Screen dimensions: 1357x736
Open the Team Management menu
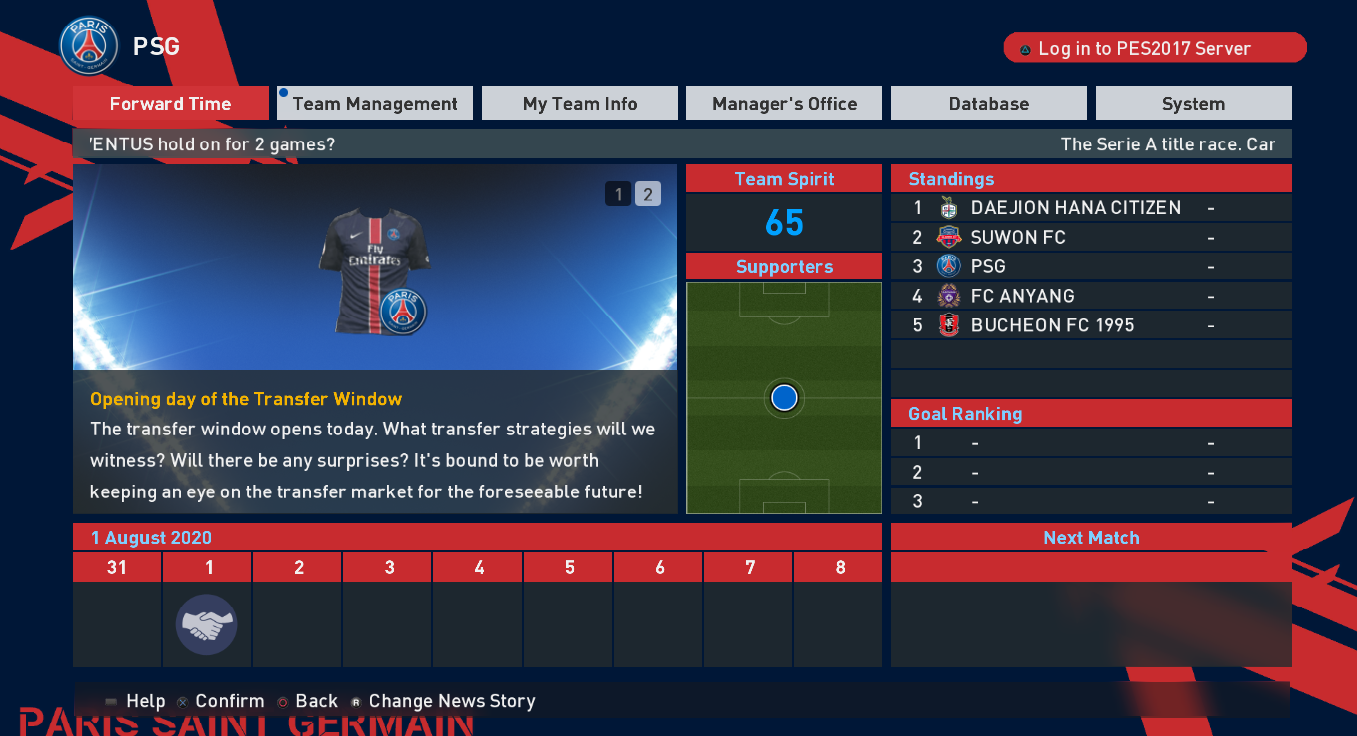[x=375, y=104]
